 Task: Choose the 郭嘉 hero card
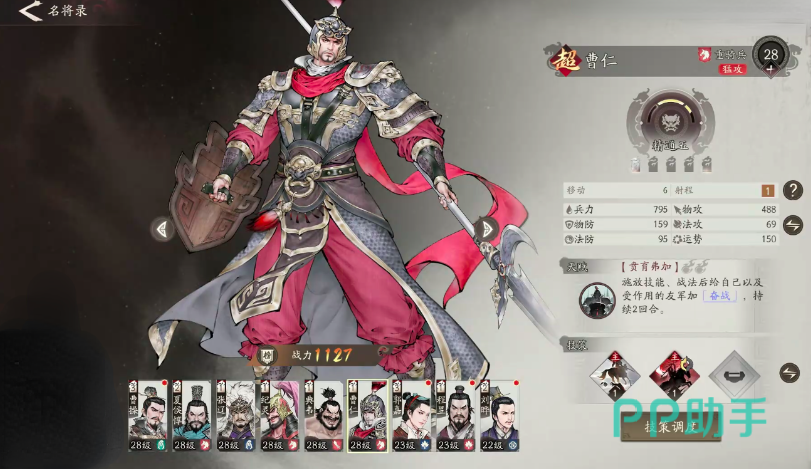(x=411, y=416)
